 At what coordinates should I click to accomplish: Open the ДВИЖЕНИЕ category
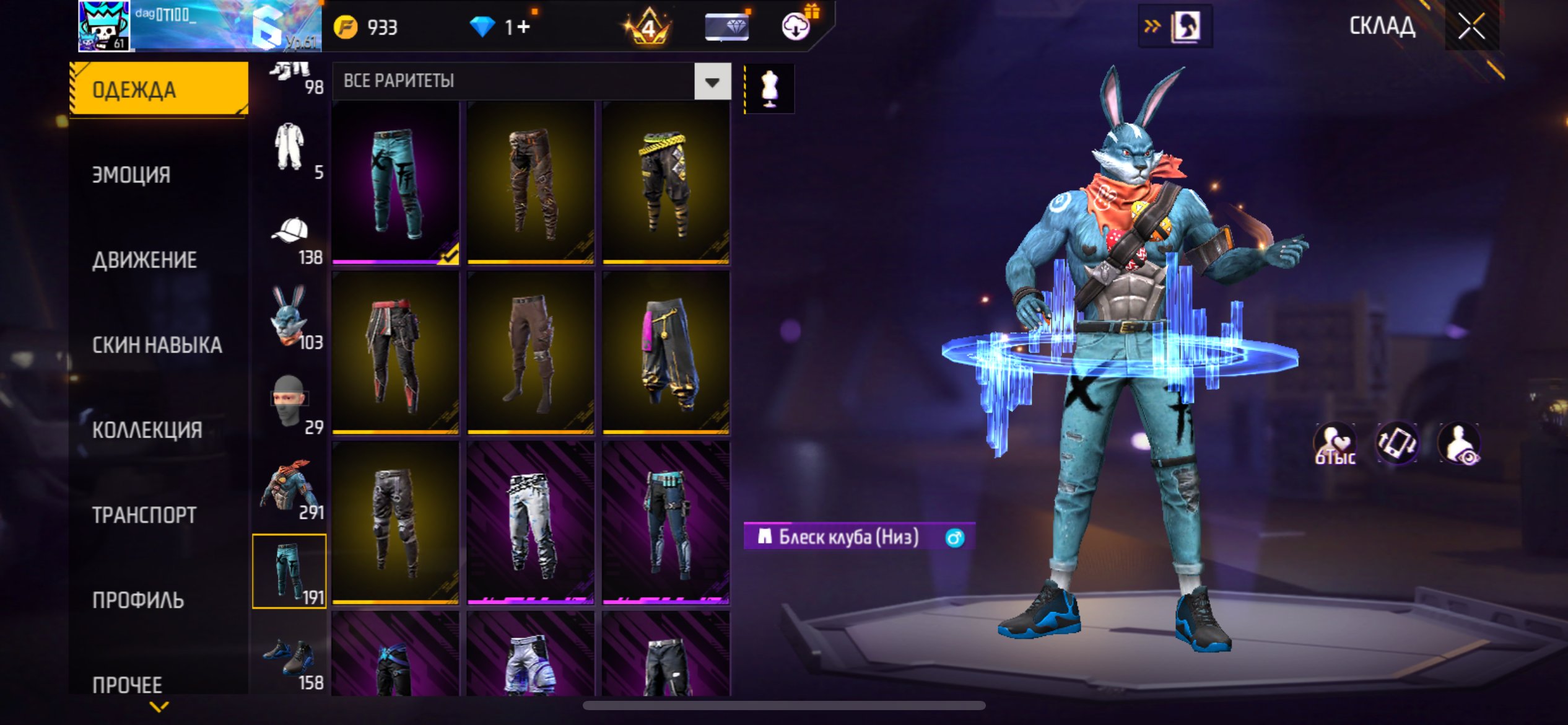click(144, 260)
